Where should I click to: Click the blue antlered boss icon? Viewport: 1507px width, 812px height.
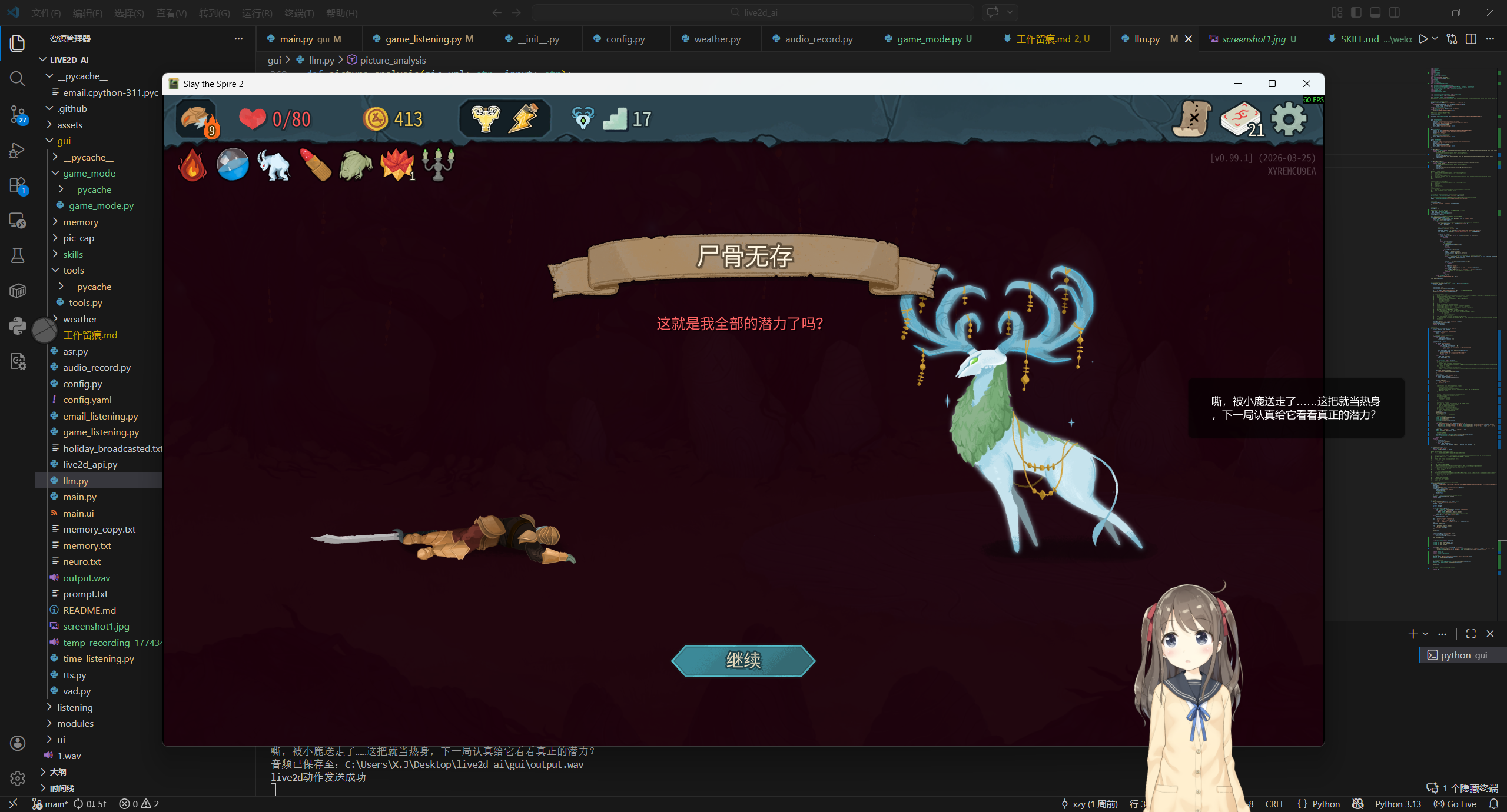583,119
